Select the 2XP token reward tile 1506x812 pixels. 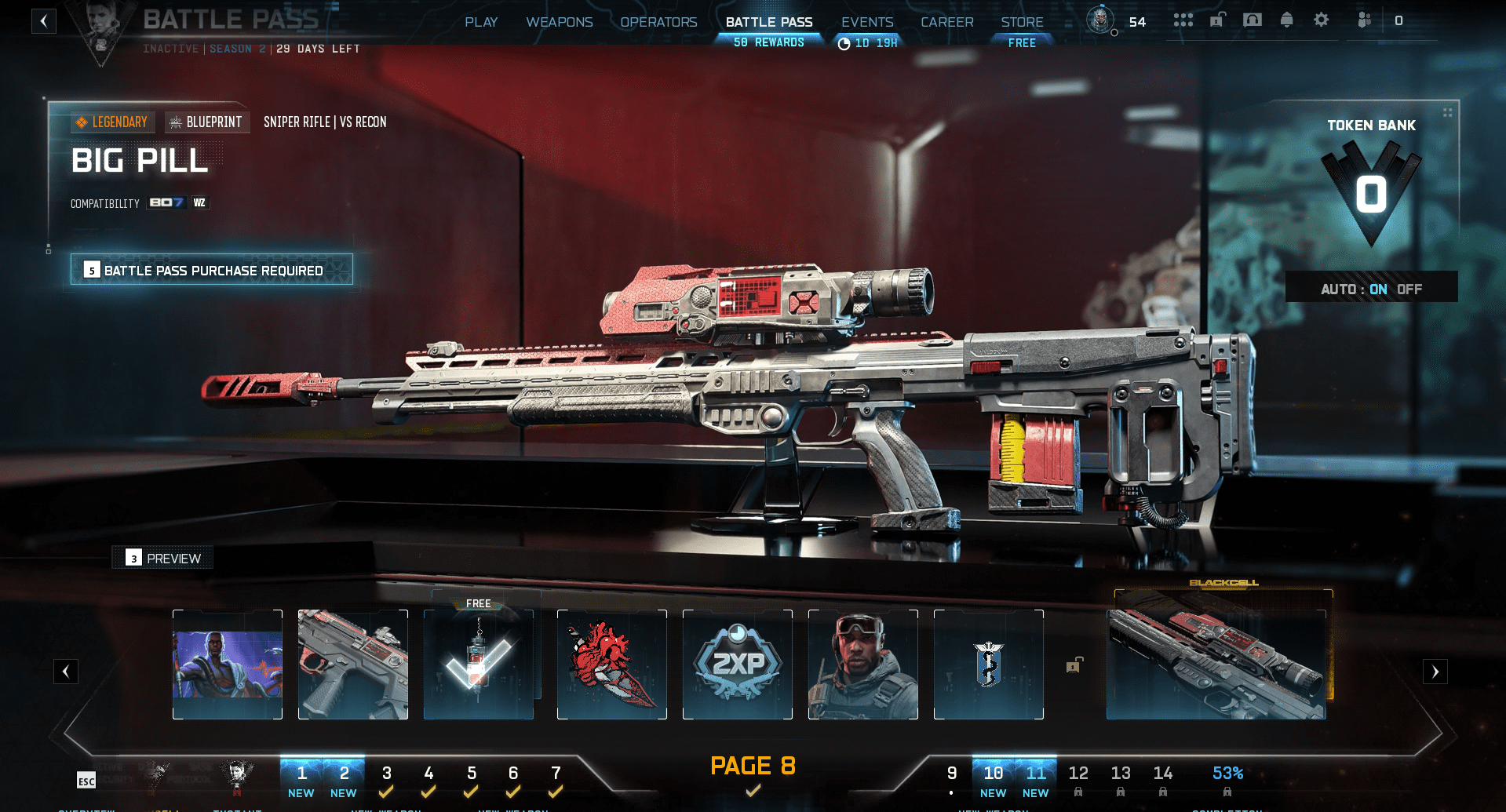(x=738, y=665)
